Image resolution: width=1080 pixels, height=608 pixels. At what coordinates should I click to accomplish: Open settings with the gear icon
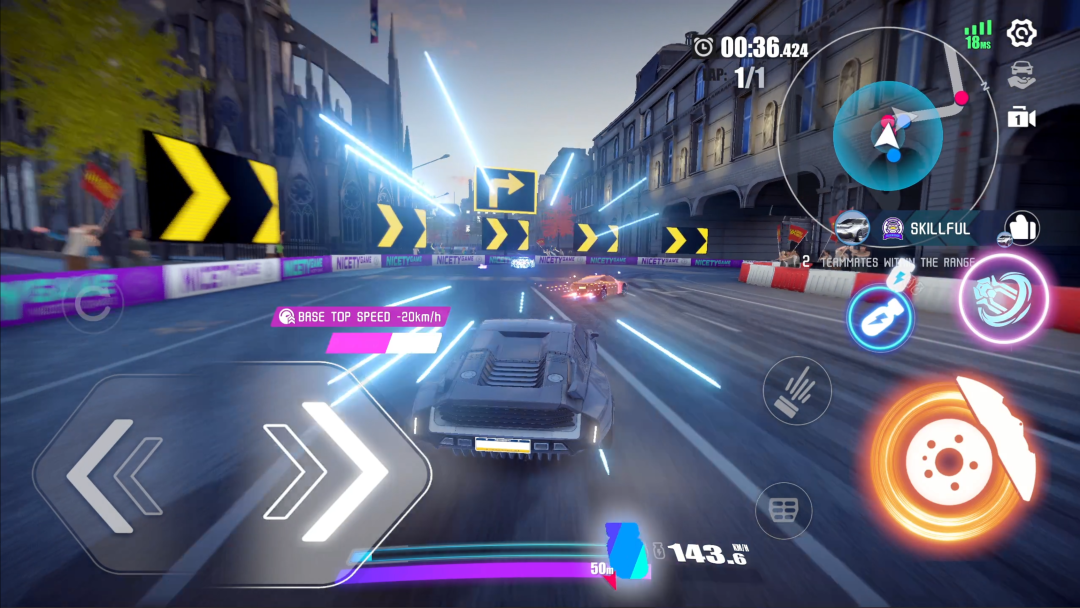coord(1020,33)
